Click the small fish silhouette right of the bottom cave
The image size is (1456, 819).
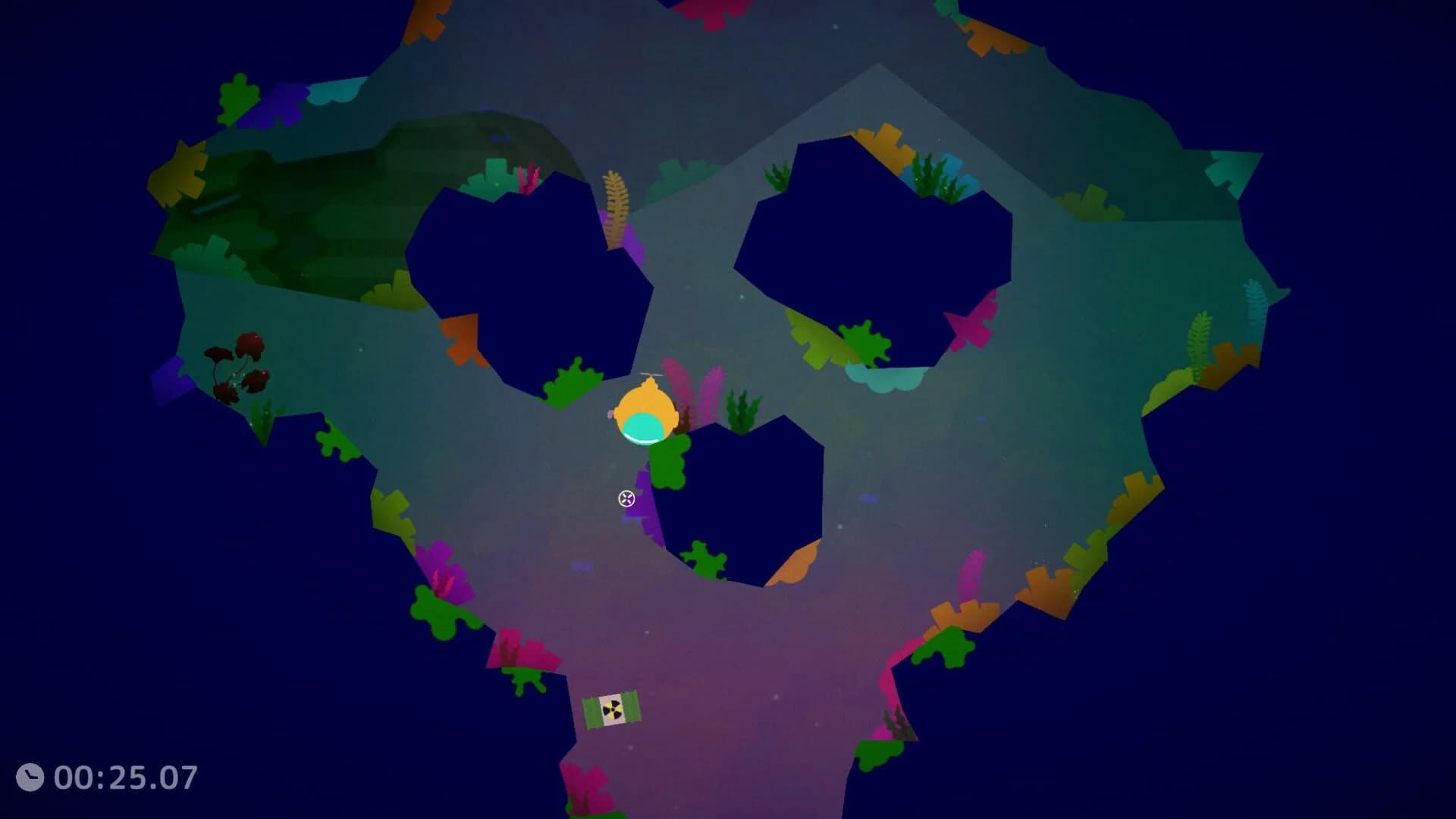click(x=869, y=498)
